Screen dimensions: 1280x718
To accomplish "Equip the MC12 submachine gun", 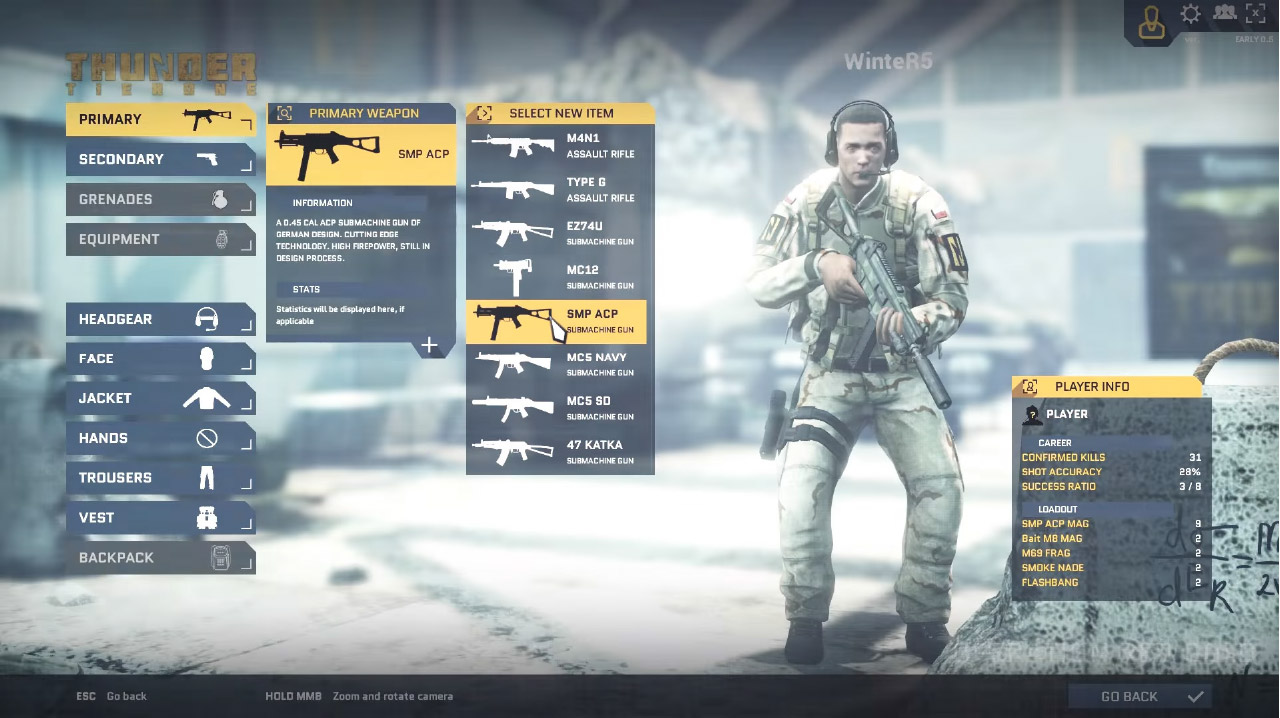I will click(560, 277).
